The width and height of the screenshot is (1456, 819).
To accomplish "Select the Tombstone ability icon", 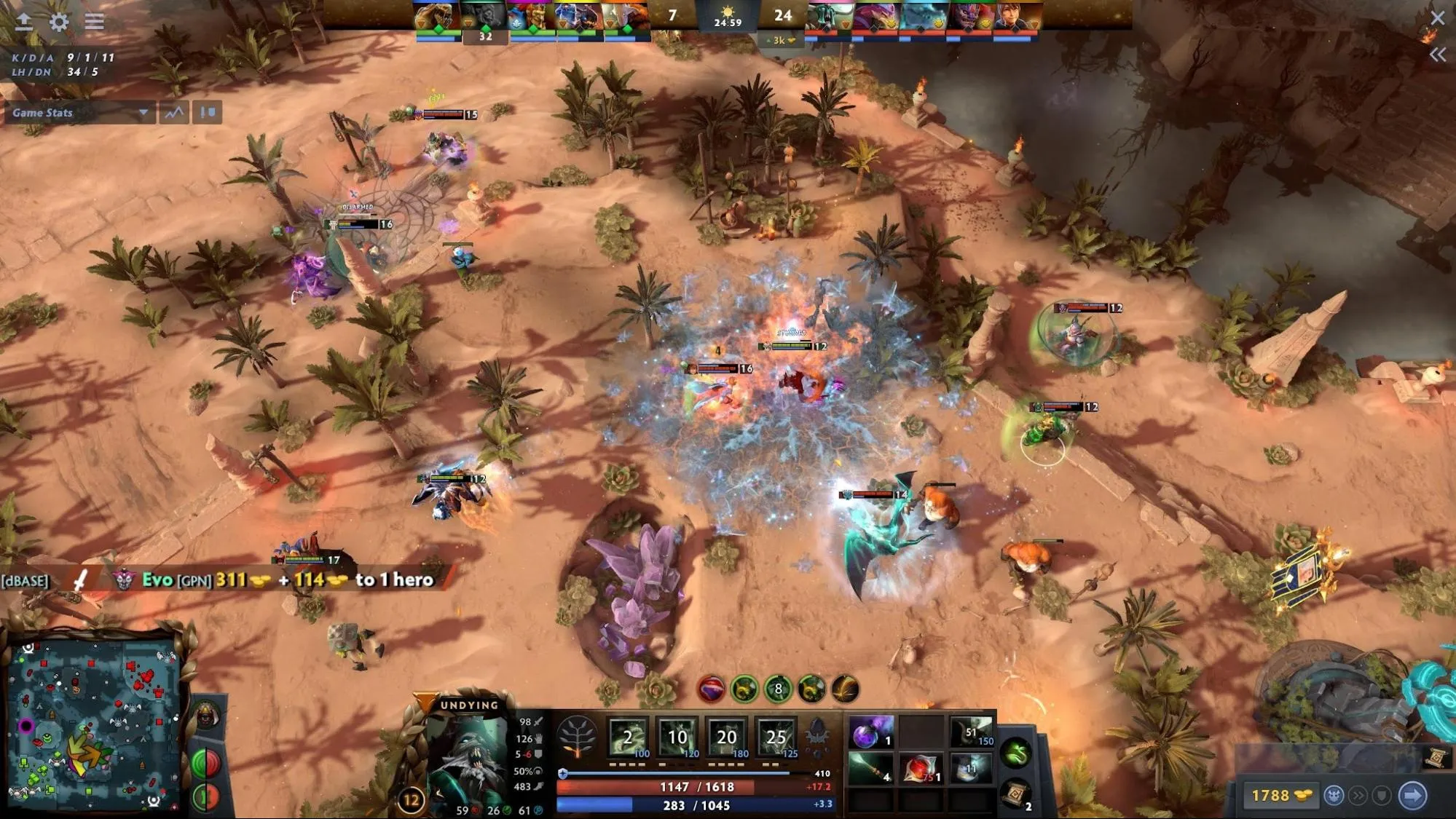I will point(725,737).
